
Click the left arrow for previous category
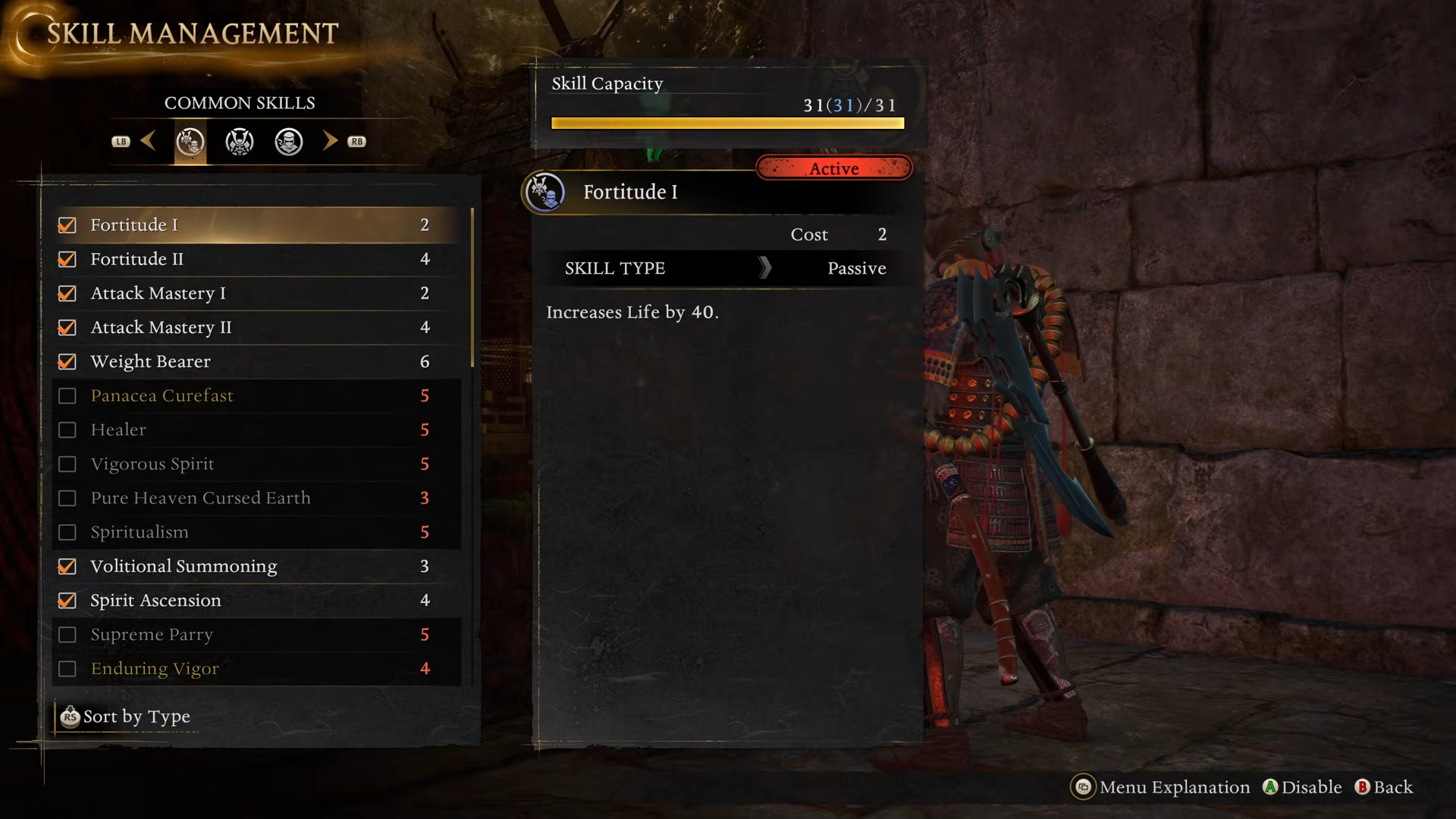tap(148, 141)
